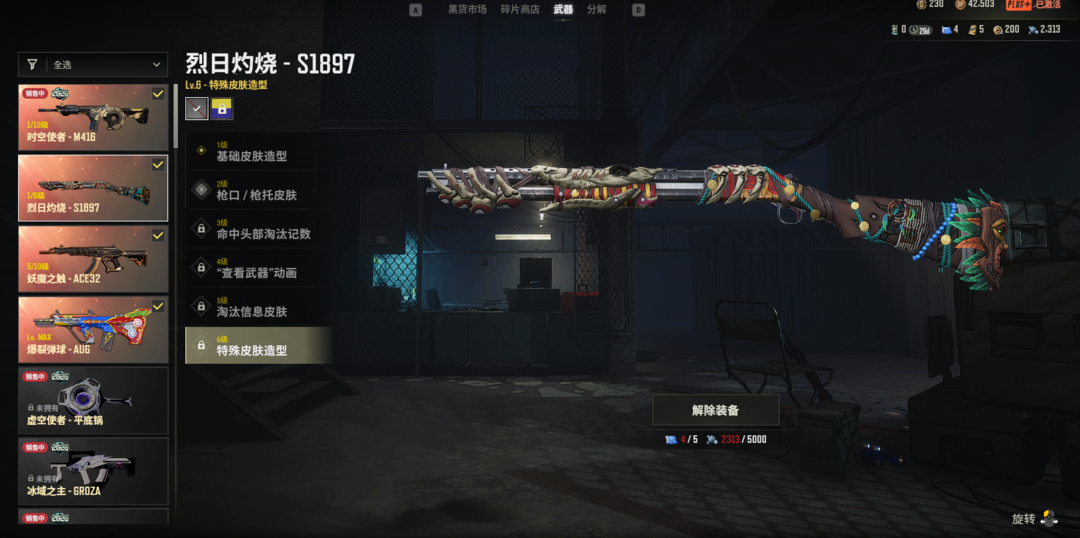Select the 时空使者 - M416 skin card
The image size is (1080, 538).
pyautogui.click(x=93, y=116)
